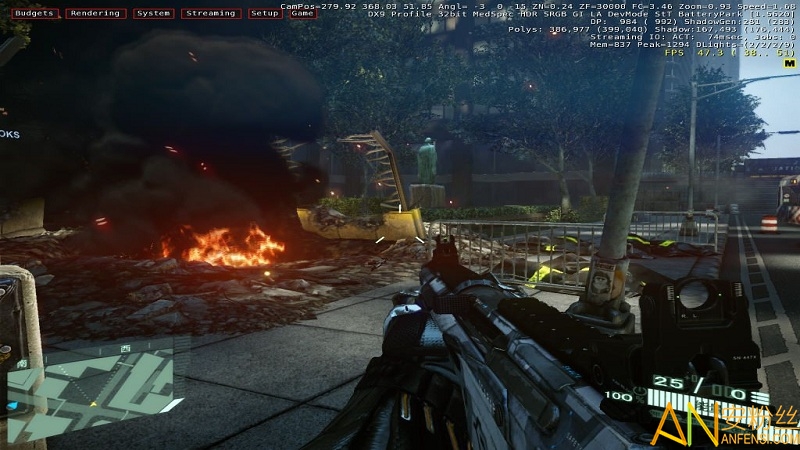
Task: Click the Setup menu button
Action: 265,14
